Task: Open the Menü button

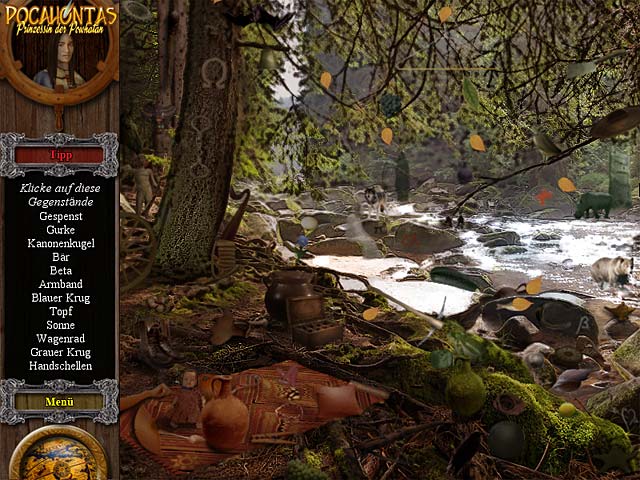Action: 59,401
